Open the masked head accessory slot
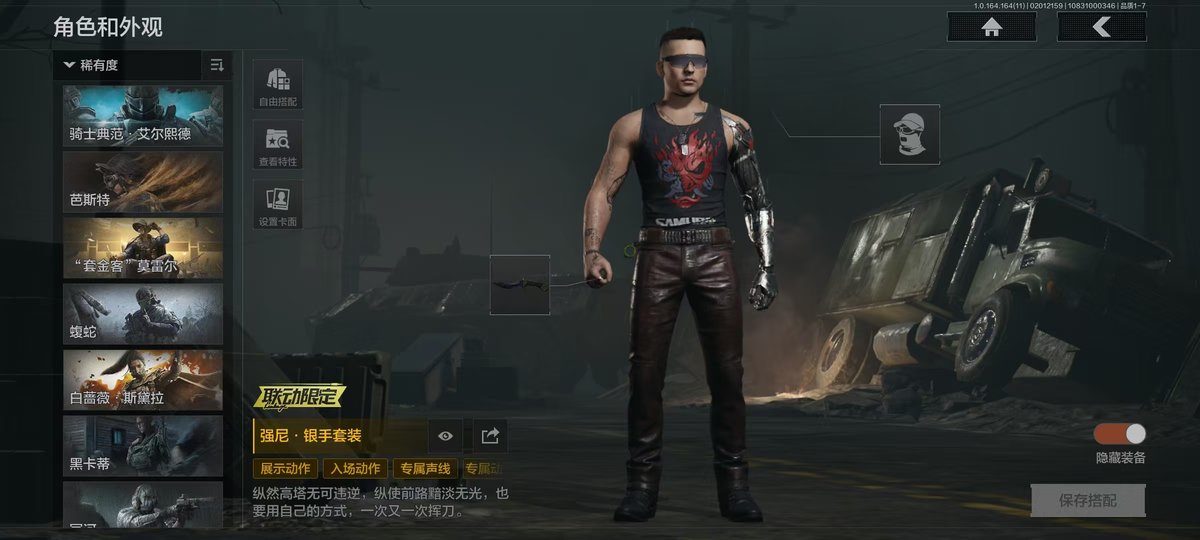1200x540 pixels. pos(909,134)
